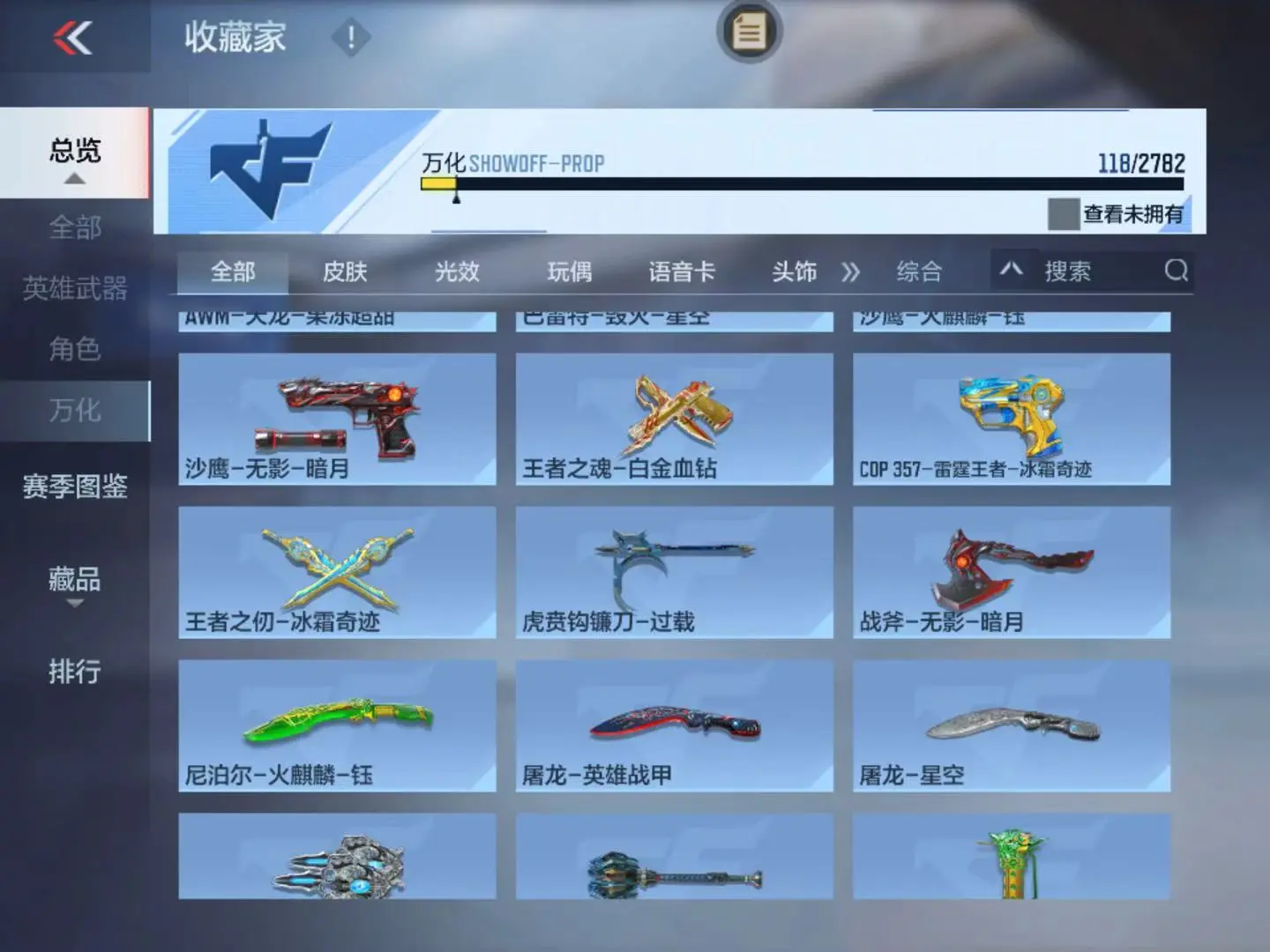Screen dimensions: 1270x952
Task: Click the 搜索 search field
Action: click(1102, 271)
